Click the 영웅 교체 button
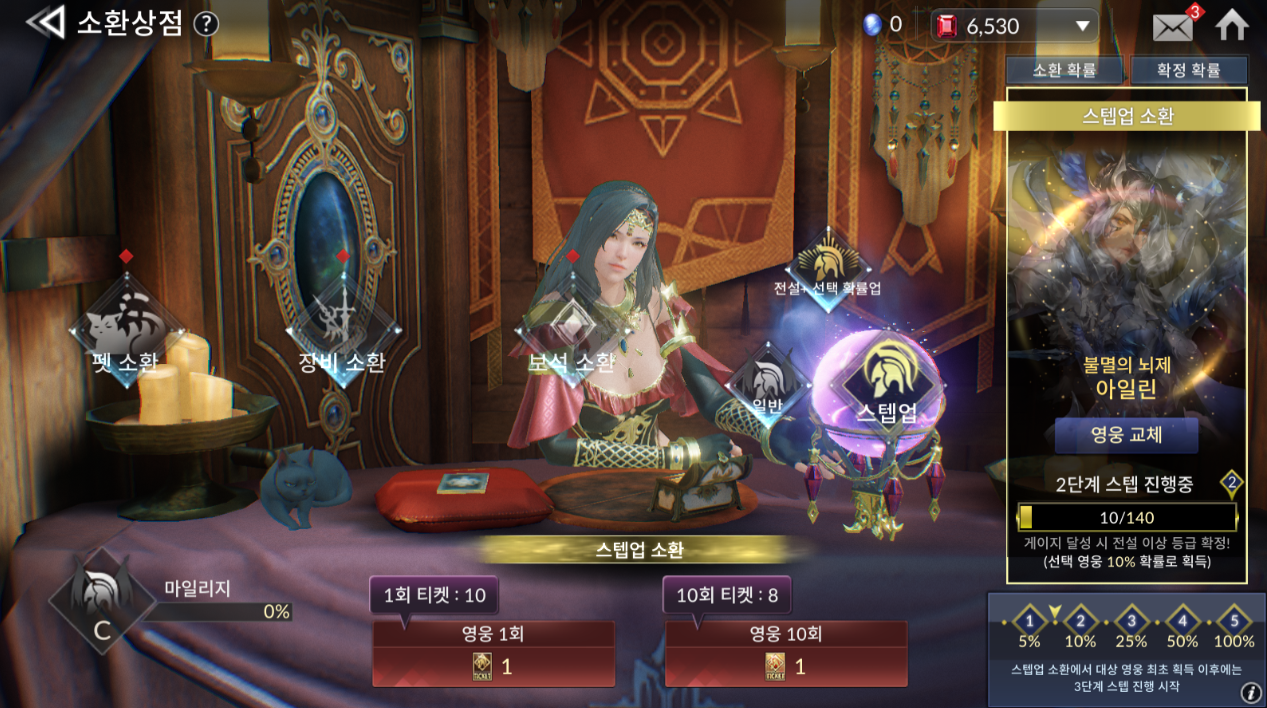Viewport: 1267px width, 708px height. 1126,436
